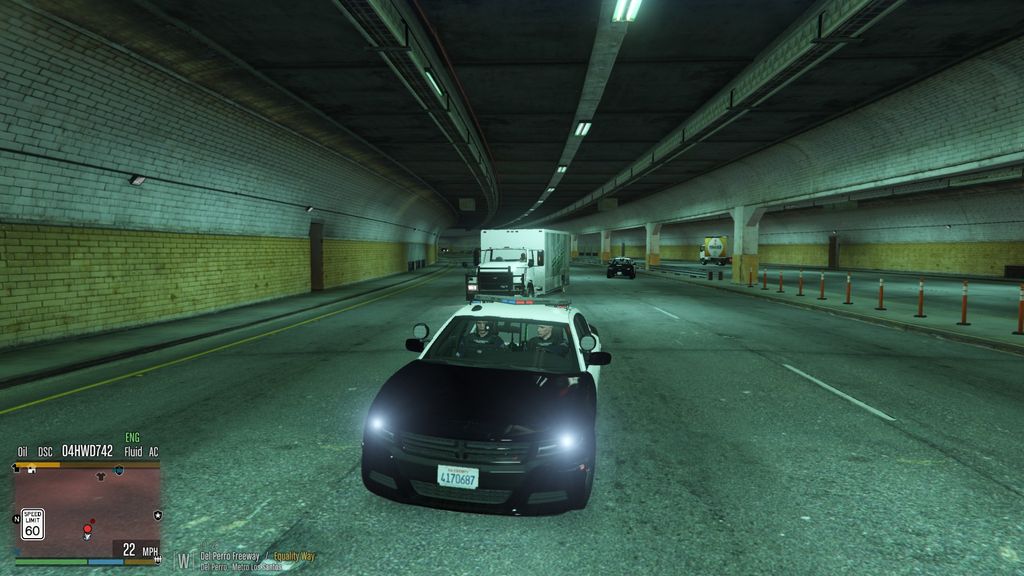Click the Fluid indicator label
1024x576 pixels.
pos(133,452)
